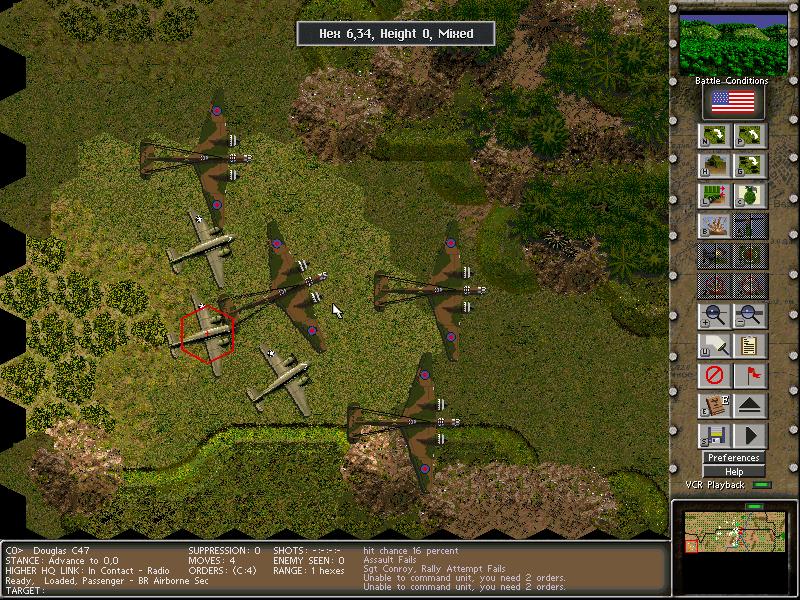Click the grenade button (C)
Viewport: 800px width, 600px height.
tap(750, 196)
